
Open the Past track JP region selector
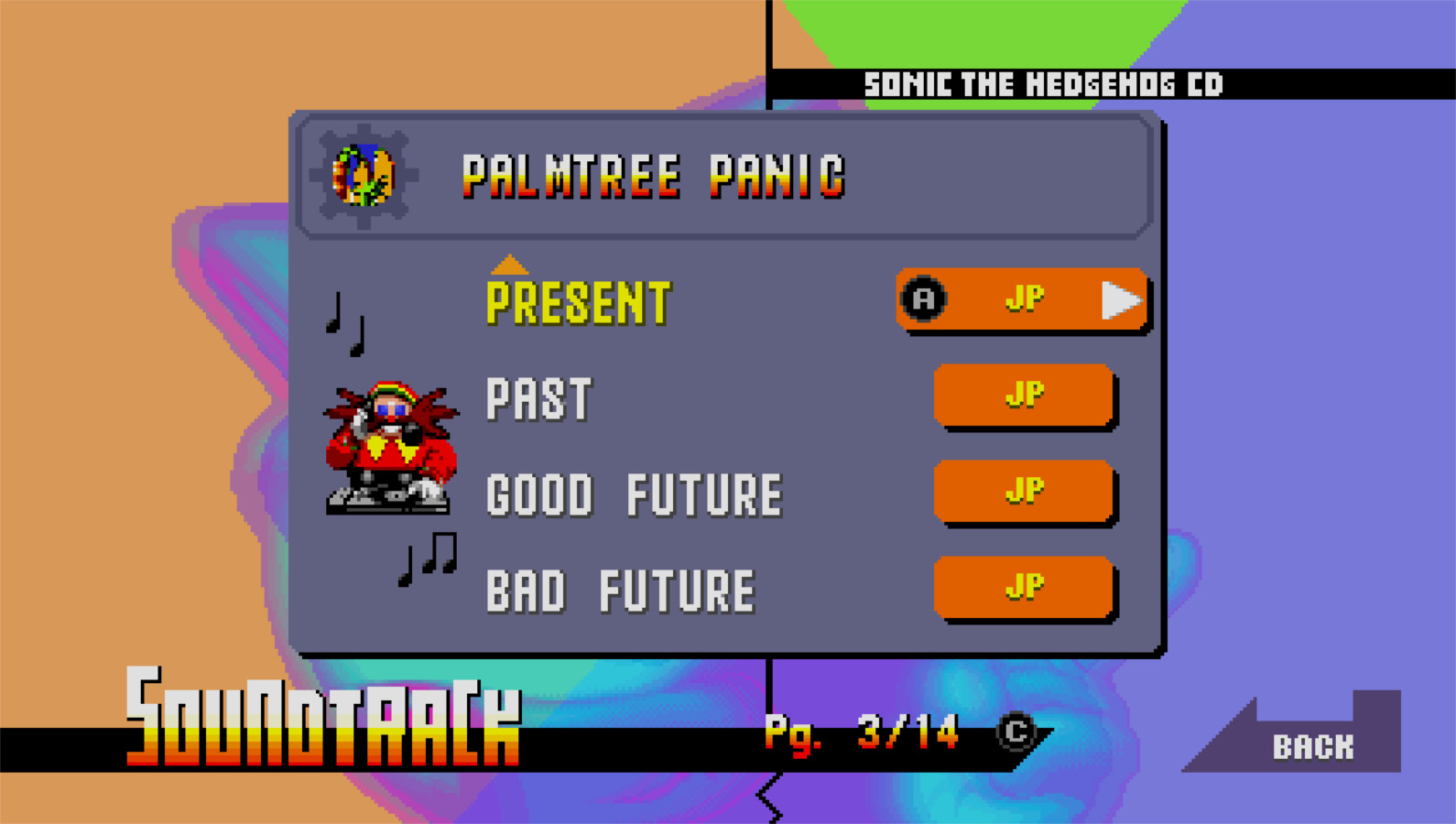click(x=1024, y=396)
